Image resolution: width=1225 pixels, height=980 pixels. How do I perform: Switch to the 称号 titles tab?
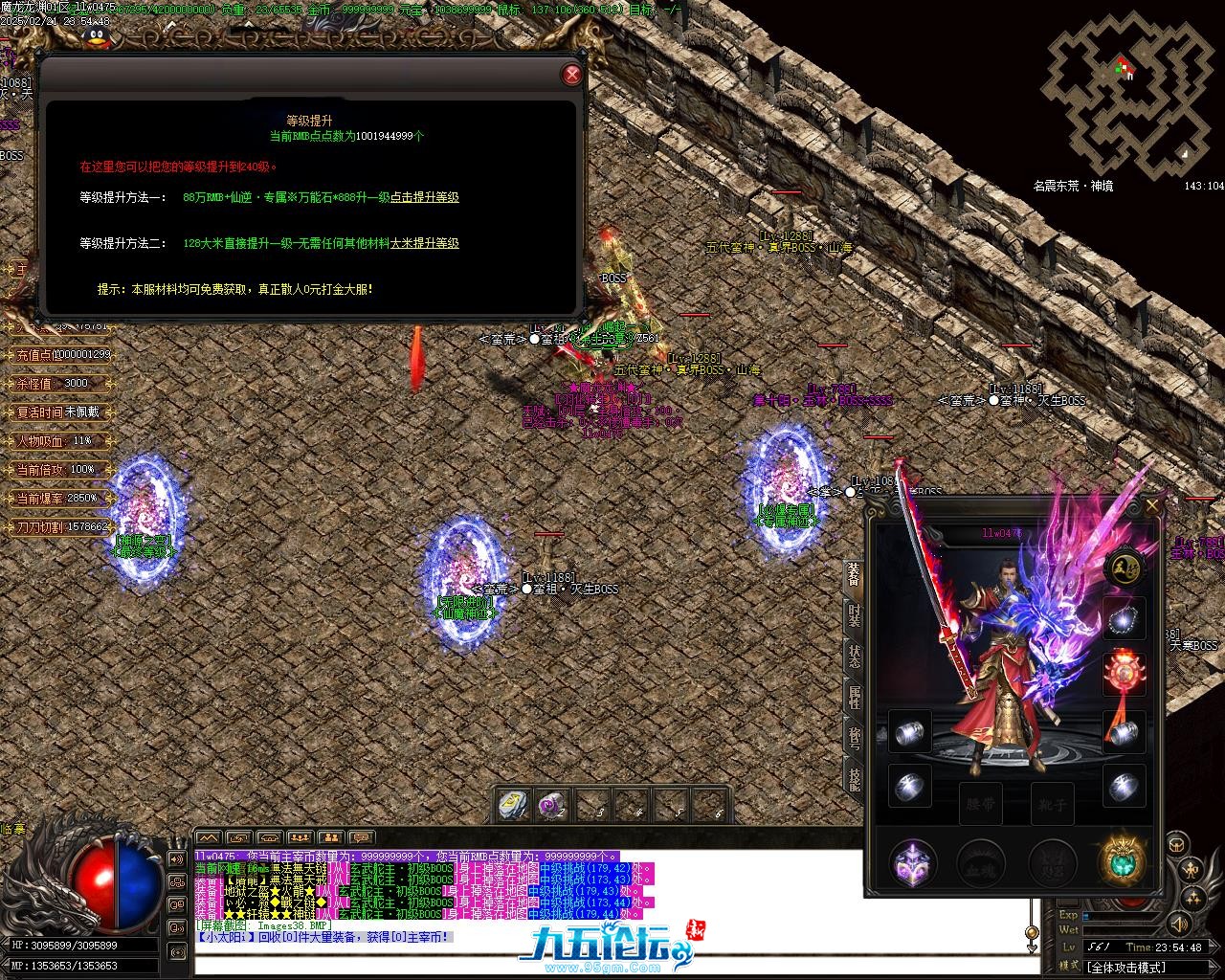pos(854,736)
